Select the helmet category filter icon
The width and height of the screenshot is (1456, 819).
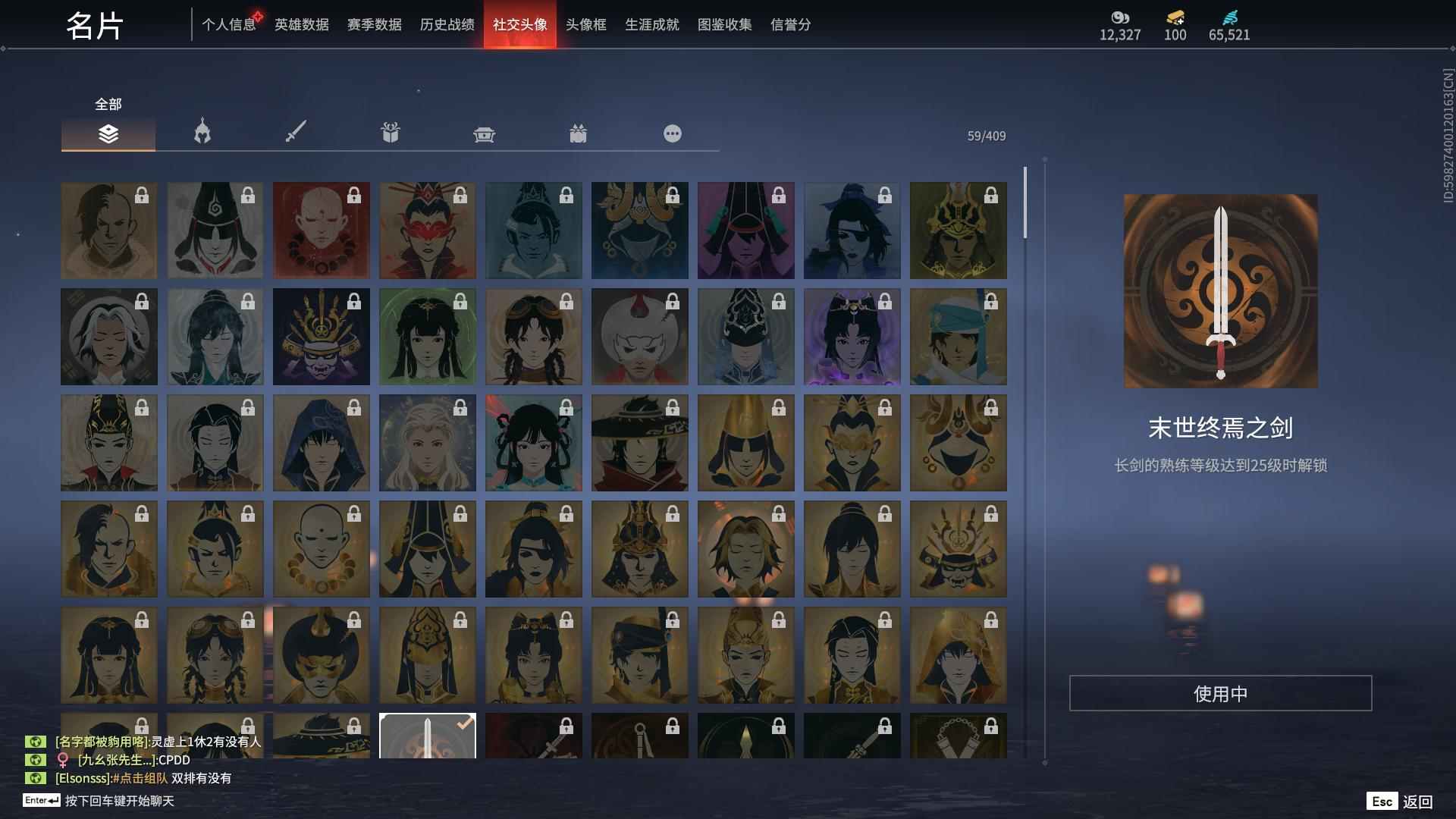click(x=201, y=133)
